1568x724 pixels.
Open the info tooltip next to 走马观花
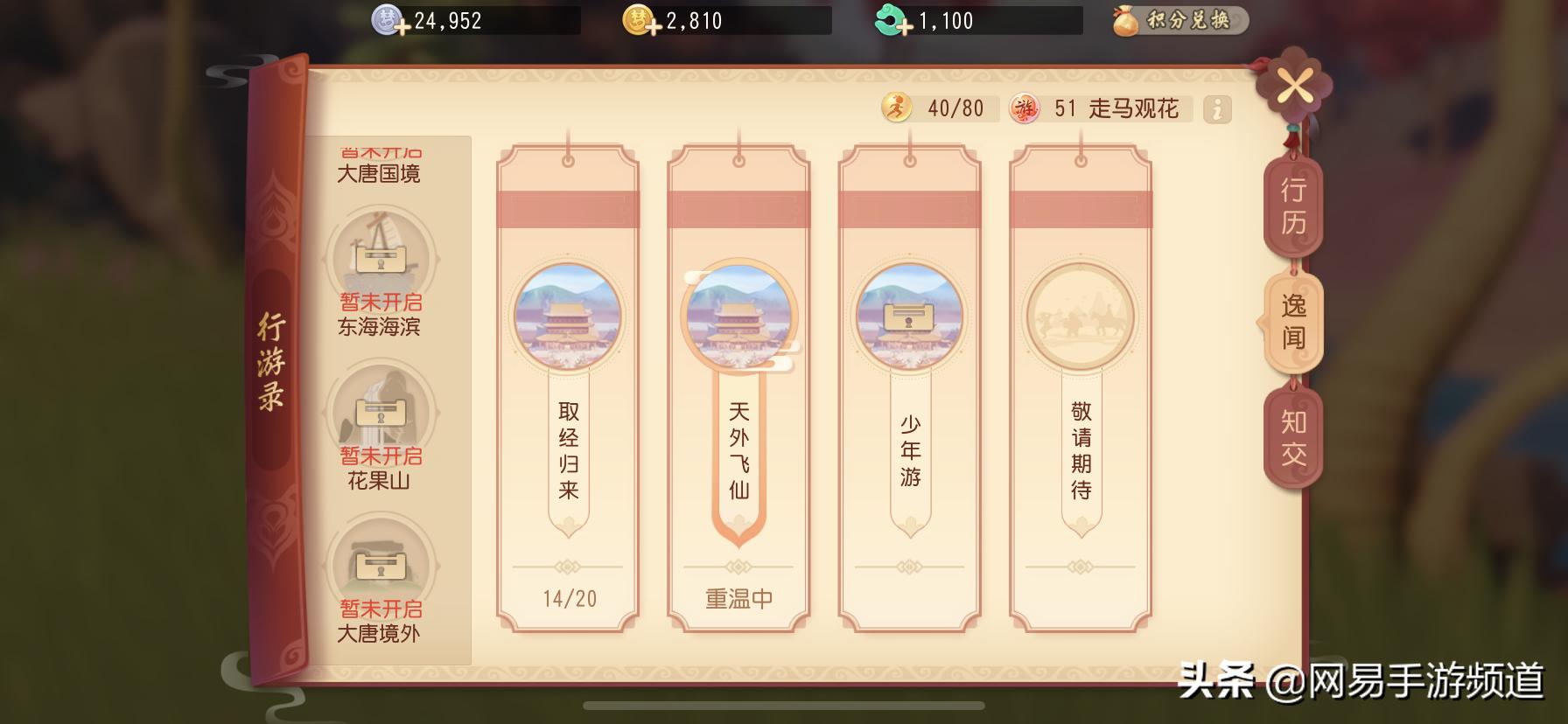tap(1215, 109)
